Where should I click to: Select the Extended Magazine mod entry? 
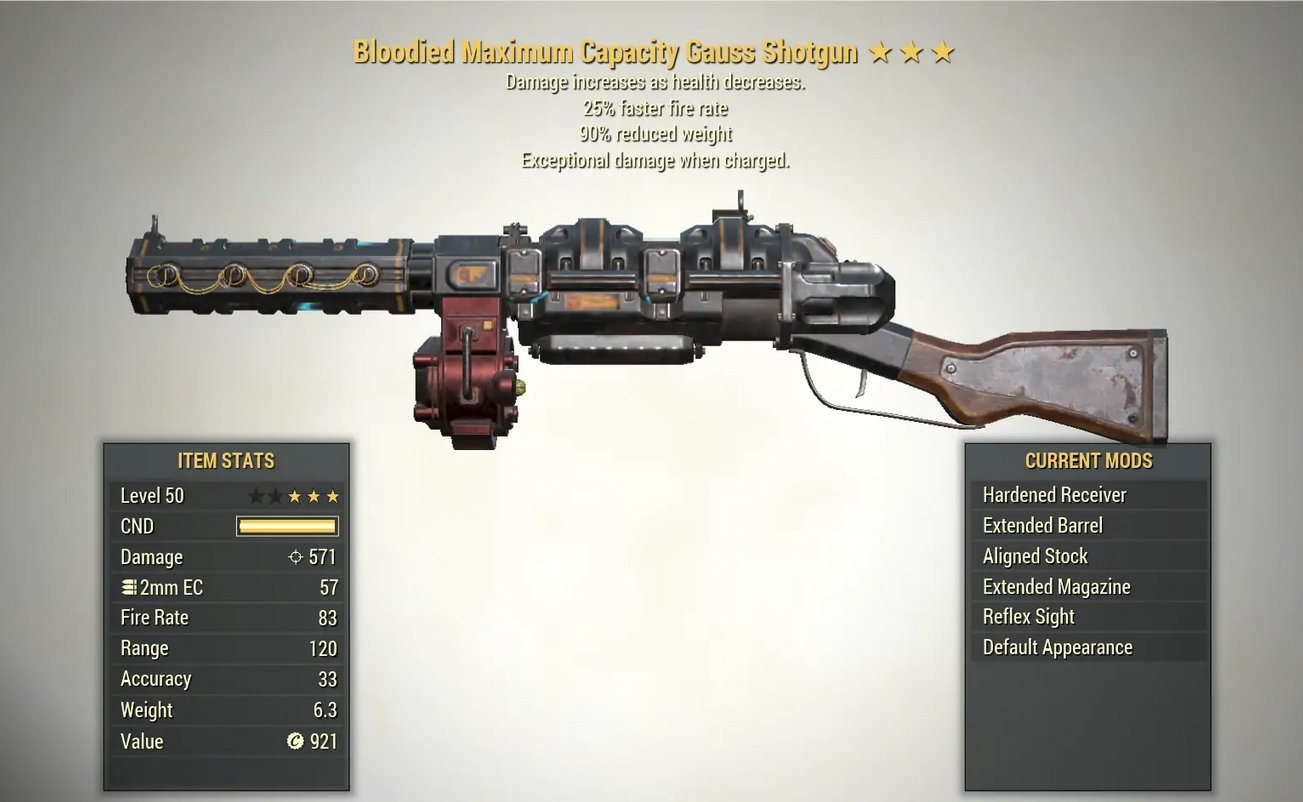1087,587
